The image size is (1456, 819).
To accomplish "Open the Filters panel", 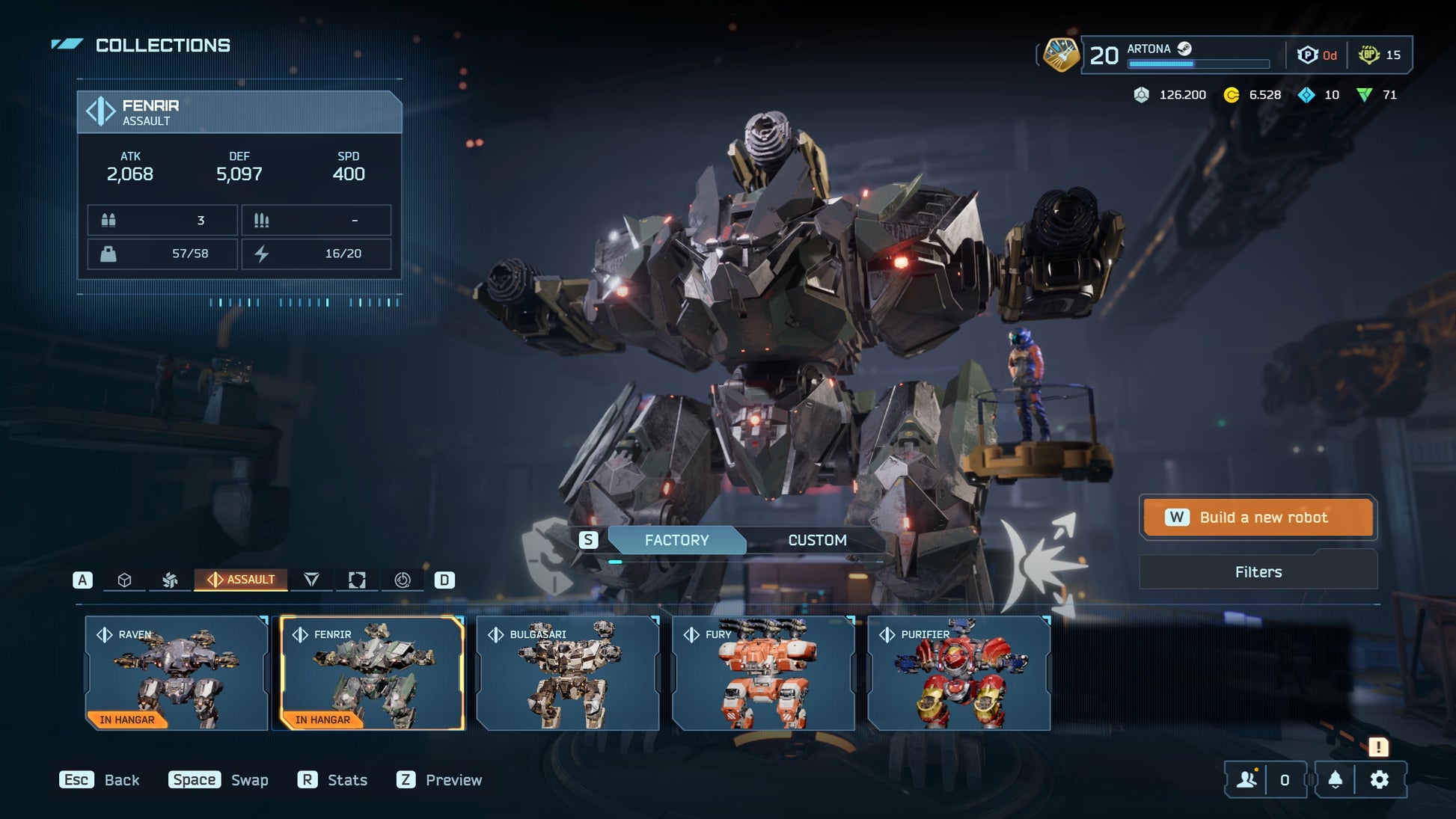I will [1258, 572].
